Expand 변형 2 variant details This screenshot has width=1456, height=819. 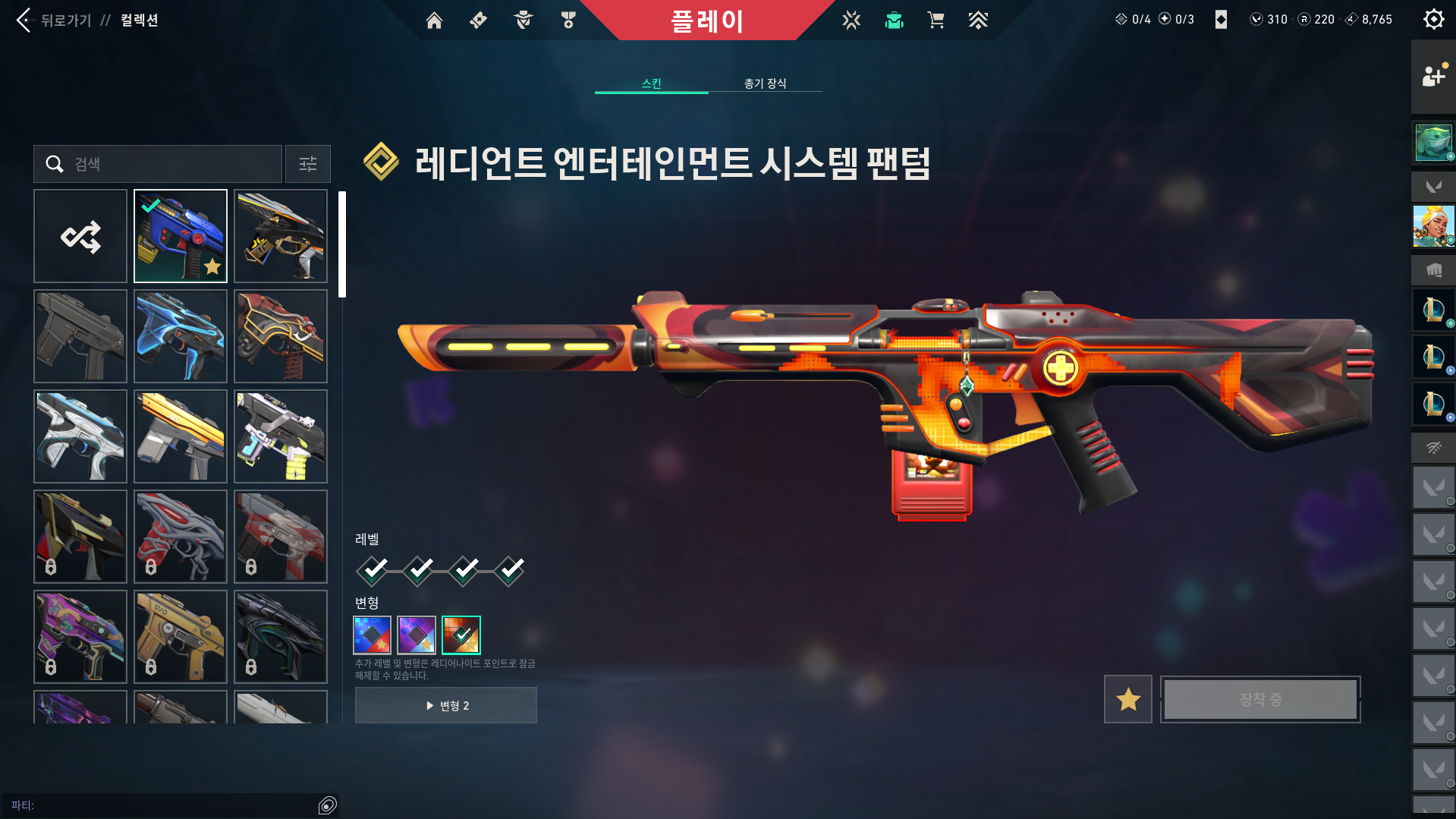[445, 704]
